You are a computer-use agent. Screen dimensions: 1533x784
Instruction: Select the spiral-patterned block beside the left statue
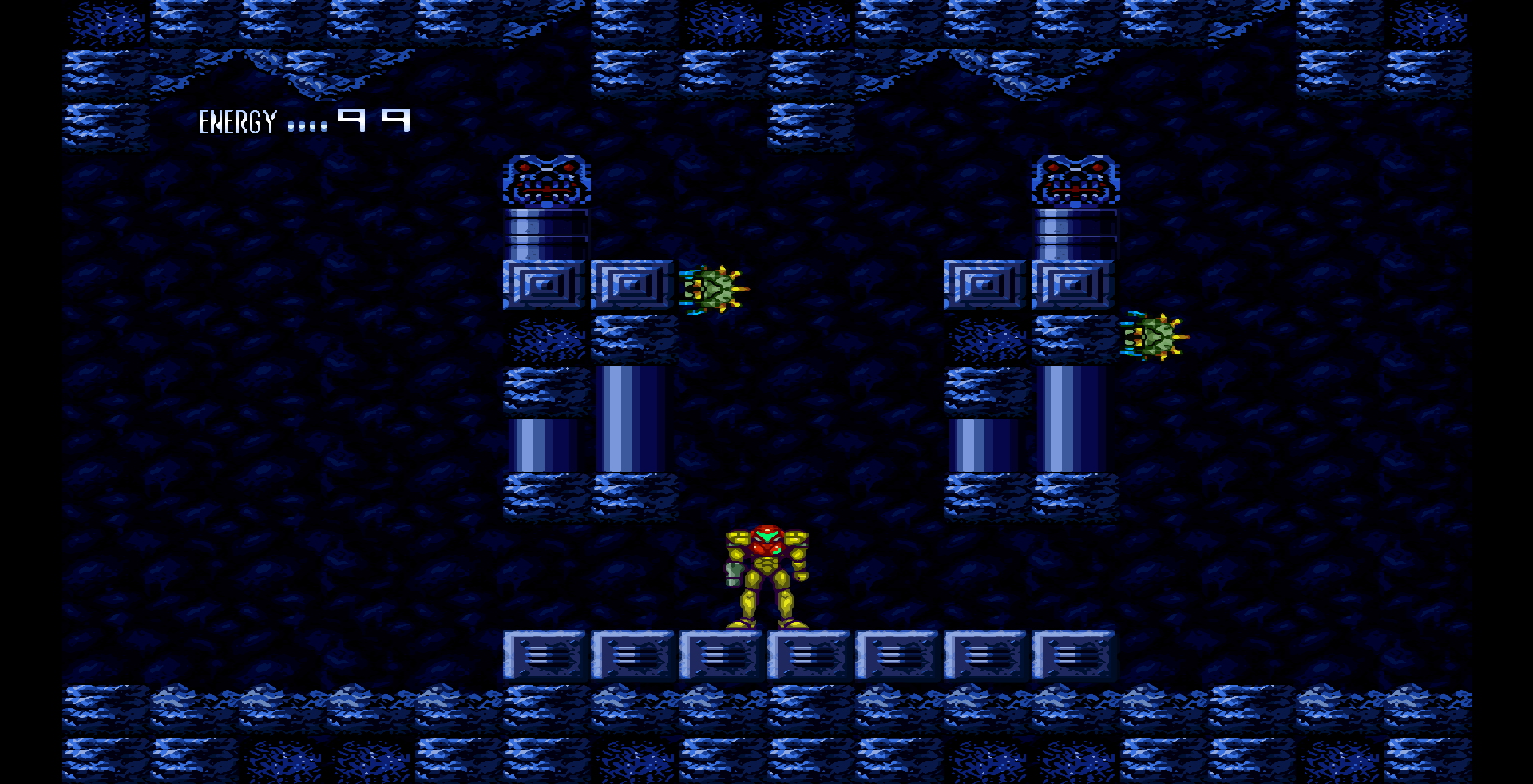pyautogui.click(x=632, y=283)
